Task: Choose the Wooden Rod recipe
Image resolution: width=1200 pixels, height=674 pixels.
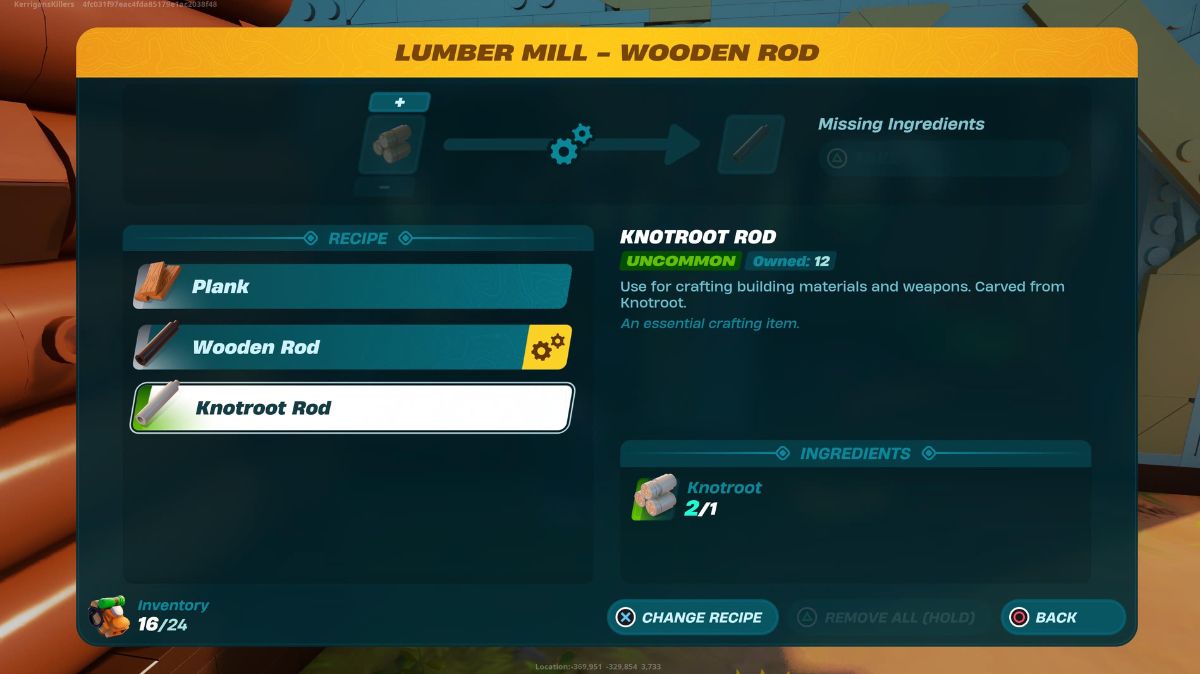Action: tap(352, 347)
